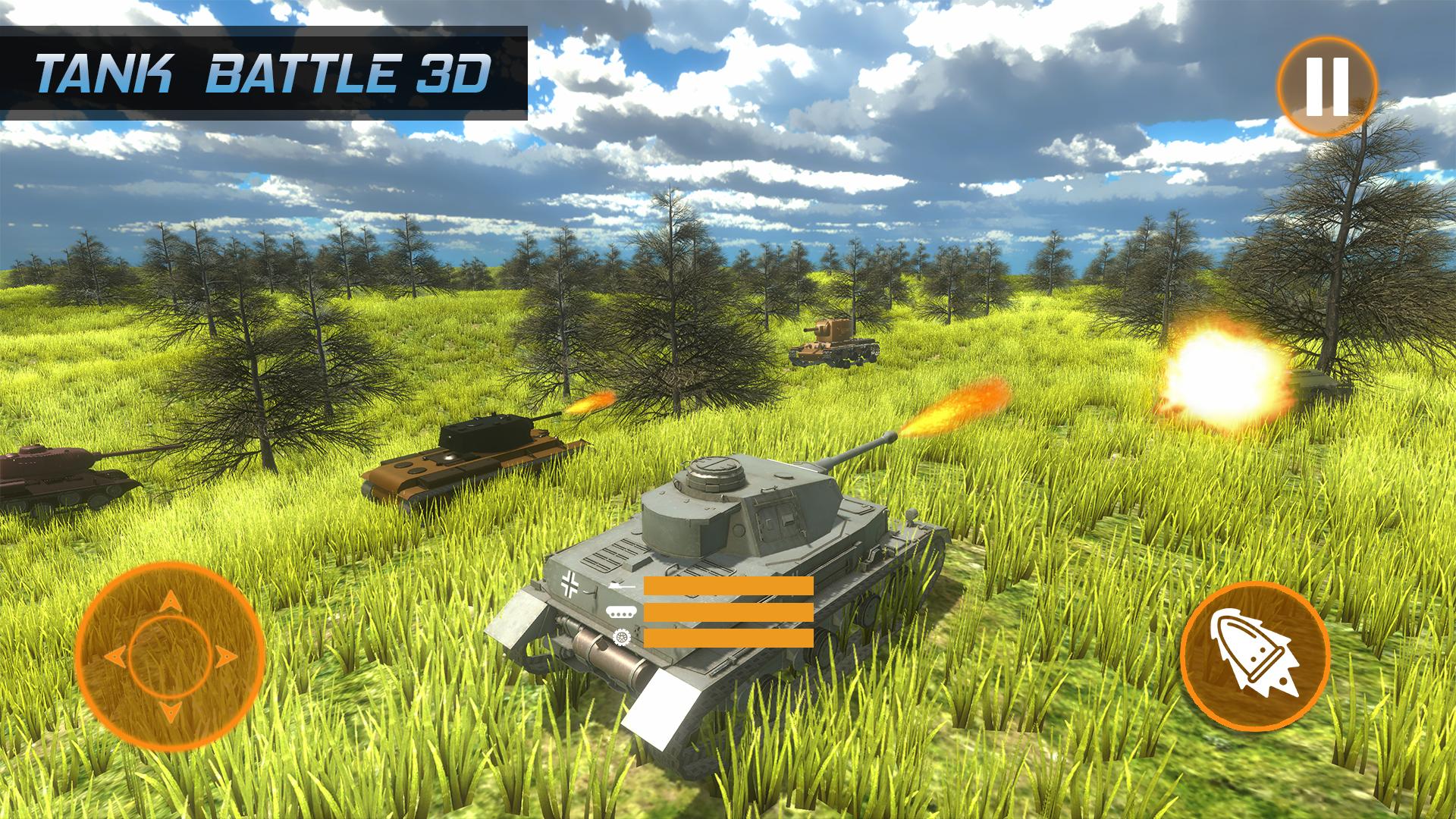The width and height of the screenshot is (1456, 819).
Task: Tap the cannon status icon beside the health bars
Action: 621,585
